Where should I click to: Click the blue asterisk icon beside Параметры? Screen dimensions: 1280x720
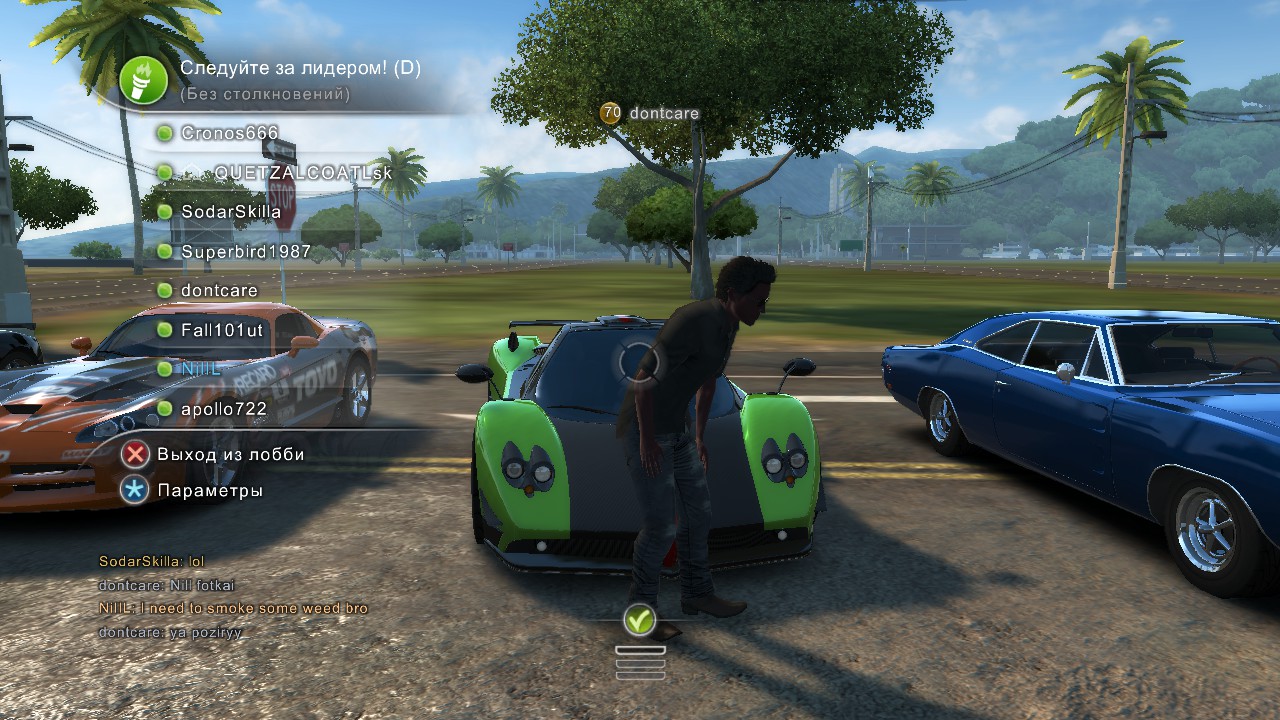tap(136, 490)
